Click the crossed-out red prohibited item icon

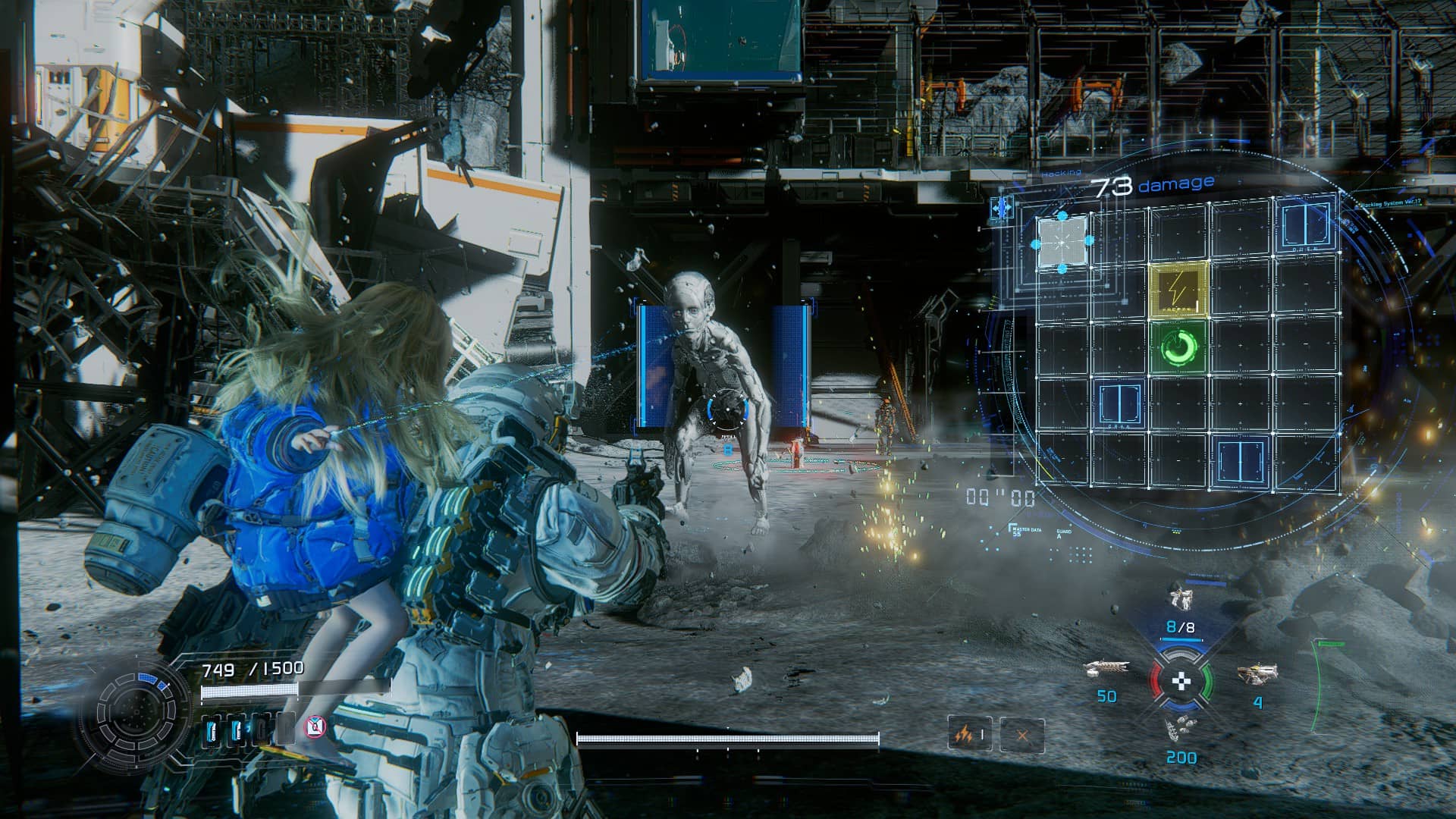[315, 728]
